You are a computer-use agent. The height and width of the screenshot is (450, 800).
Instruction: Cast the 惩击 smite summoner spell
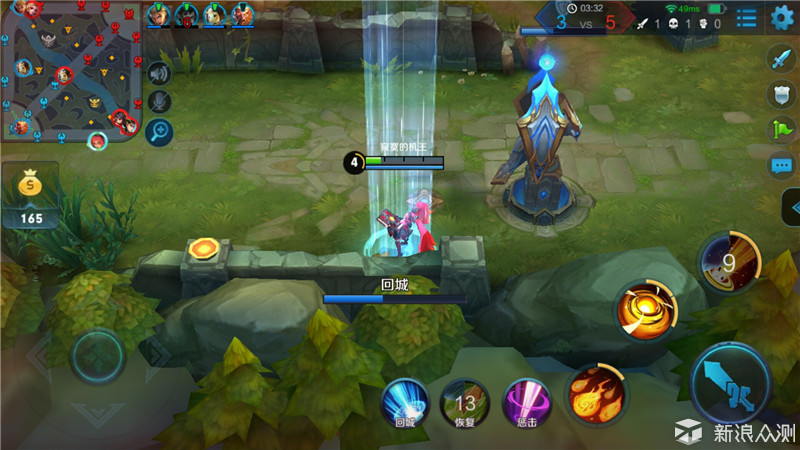[525, 403]
